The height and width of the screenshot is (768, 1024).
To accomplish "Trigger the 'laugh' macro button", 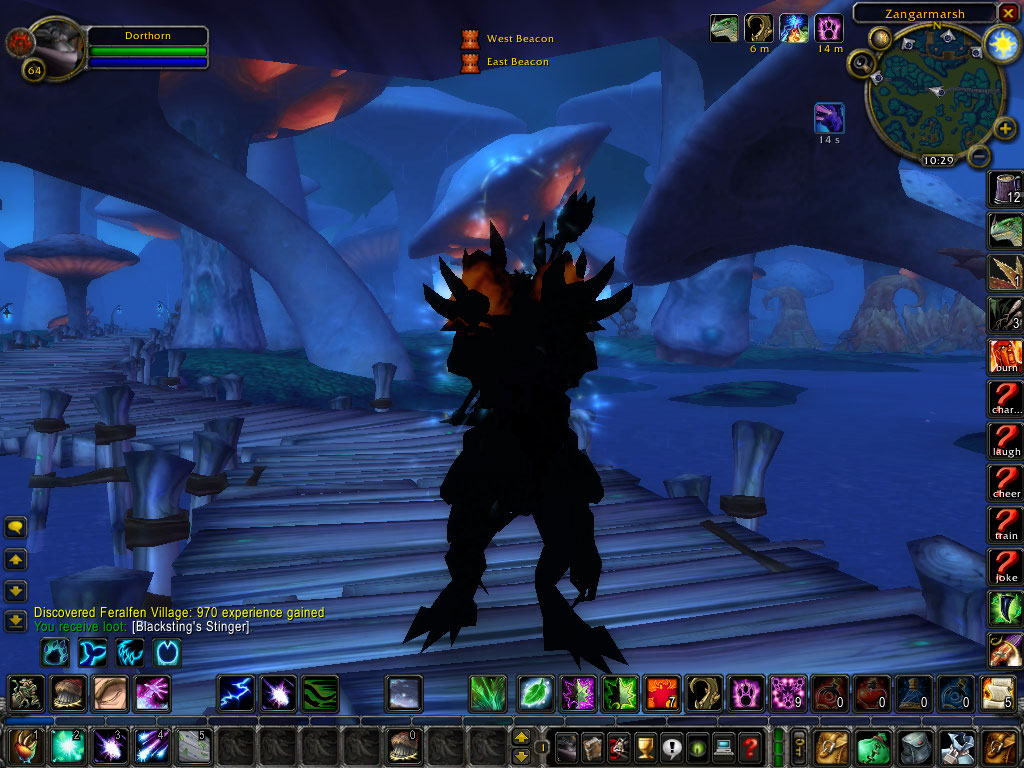I will click(1005, 440).
